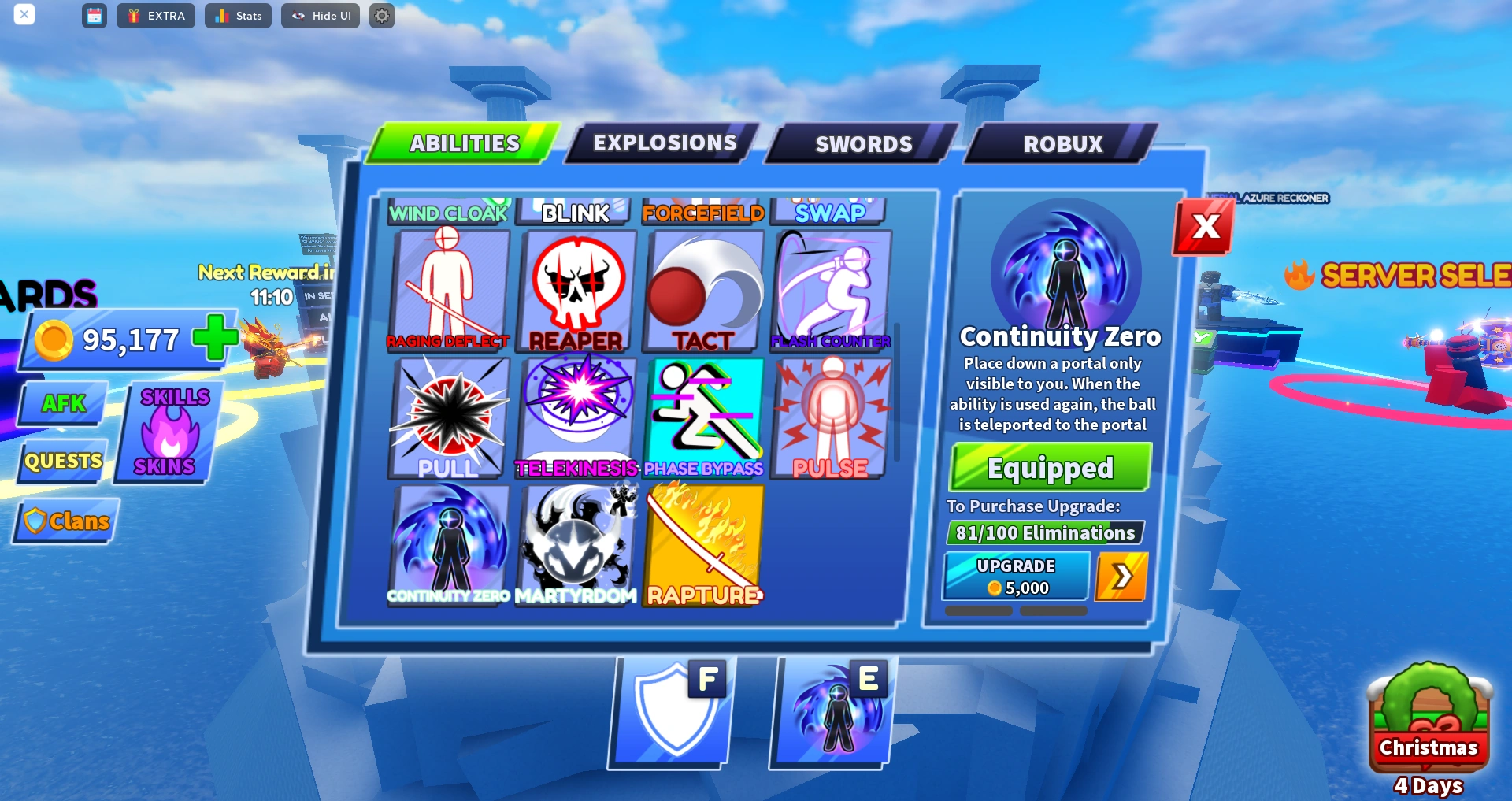Switch to the Swords tab
The height and width of the screenshot is (801, 1512).
pyautogui.click(x=863, y=143)
